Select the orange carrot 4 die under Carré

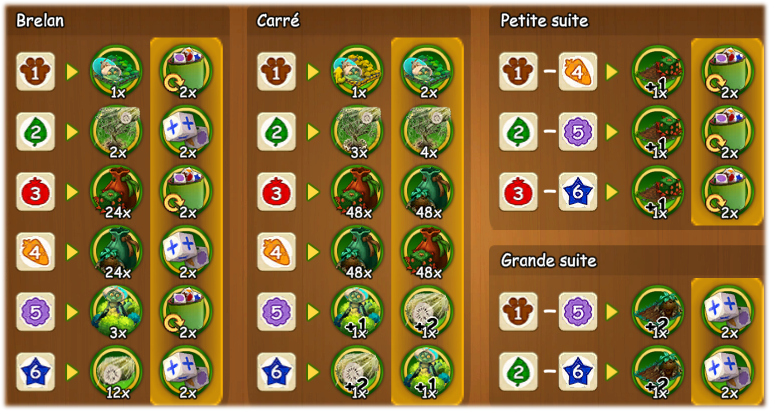click(x=276, y=251)
